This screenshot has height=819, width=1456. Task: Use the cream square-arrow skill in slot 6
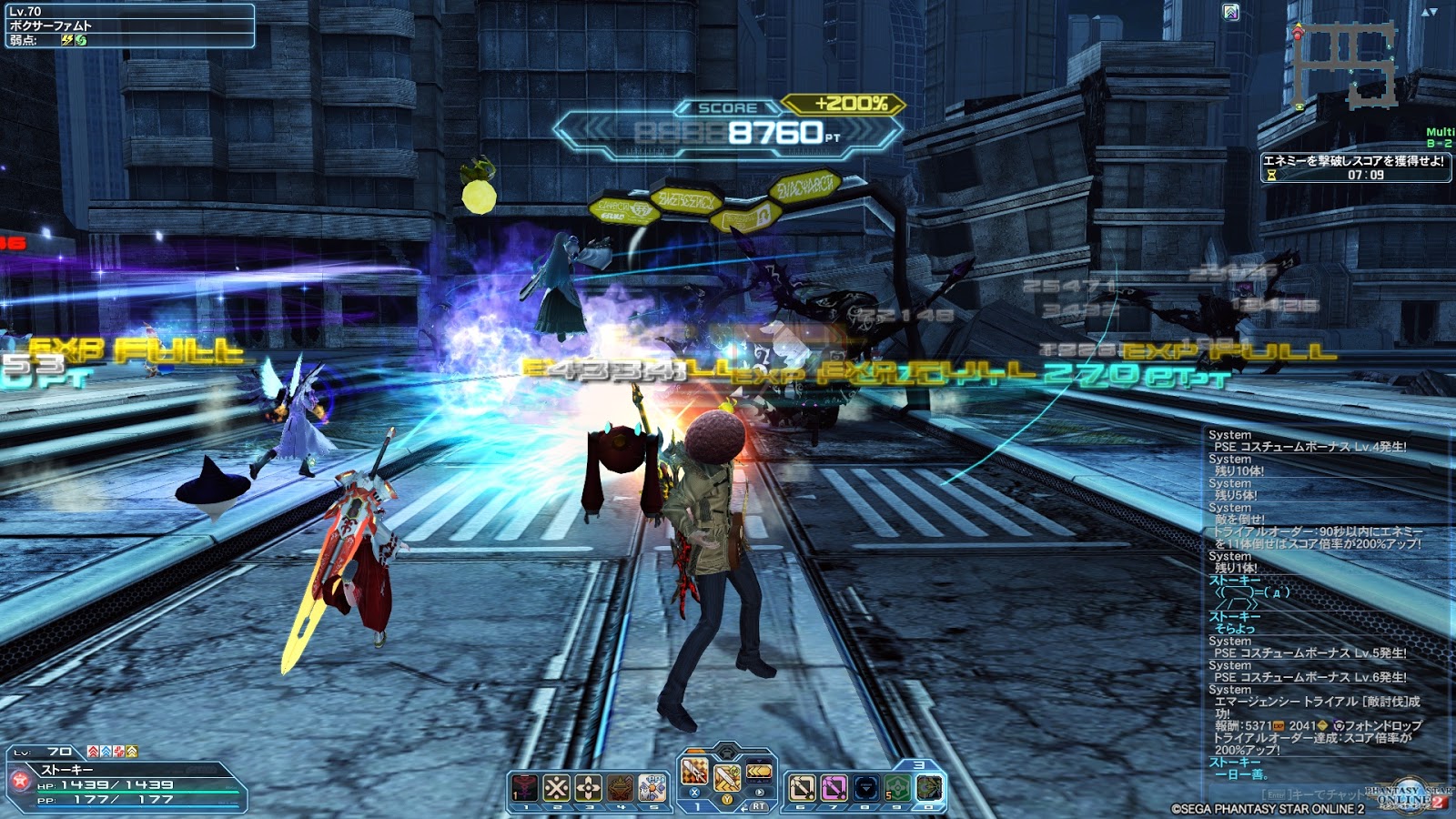click(802, 787)
